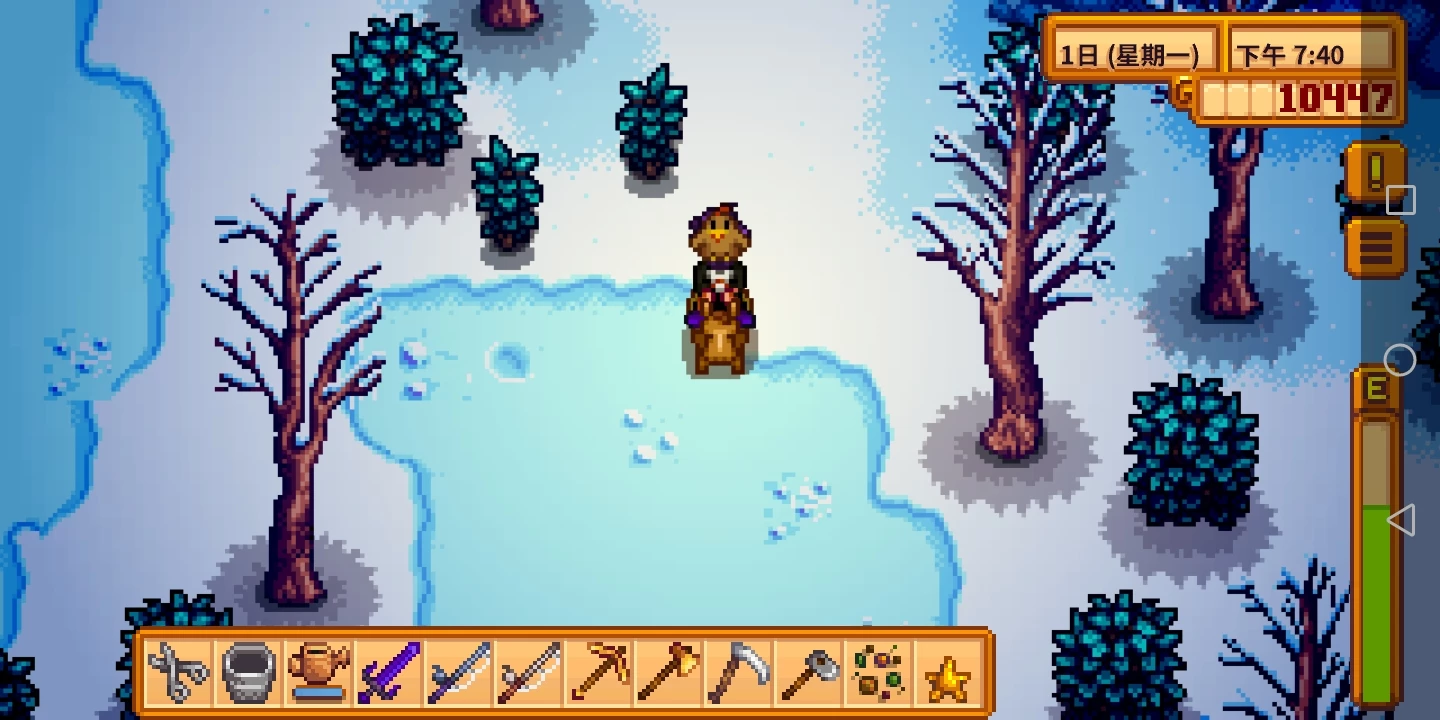Choose the milk pail slot
The width and height of the screenshot is (1440, 720).
click(x=249, y=672)
